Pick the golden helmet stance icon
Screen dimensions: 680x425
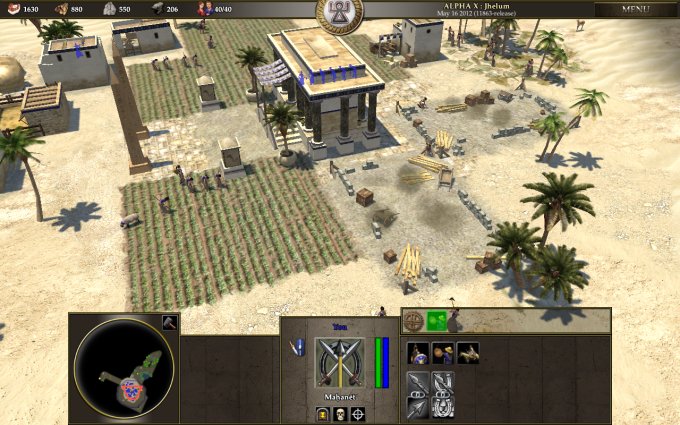point(323,414)
